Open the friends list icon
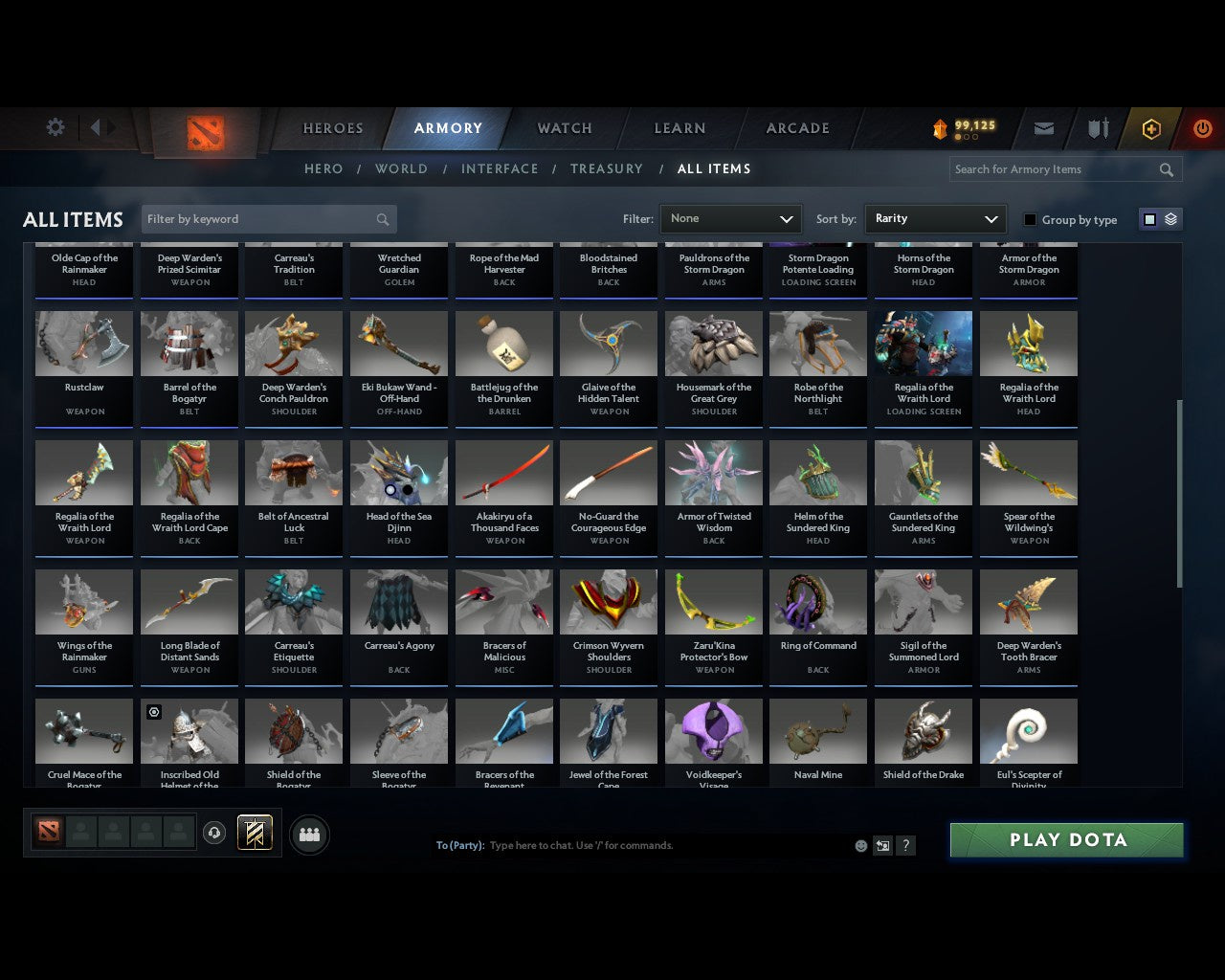 coord(309,835)
